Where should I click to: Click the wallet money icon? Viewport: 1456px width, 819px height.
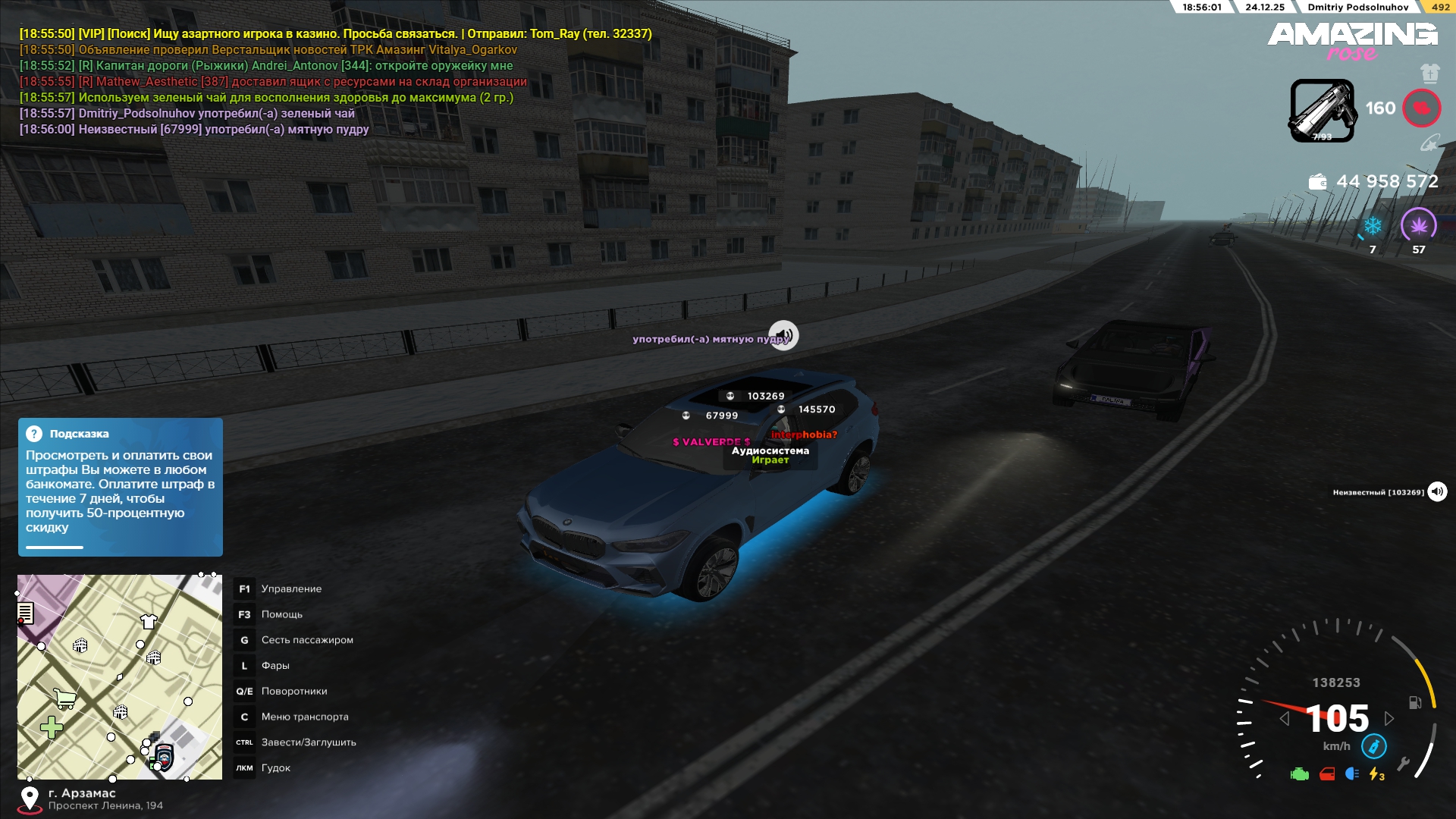pos(1318,182)
